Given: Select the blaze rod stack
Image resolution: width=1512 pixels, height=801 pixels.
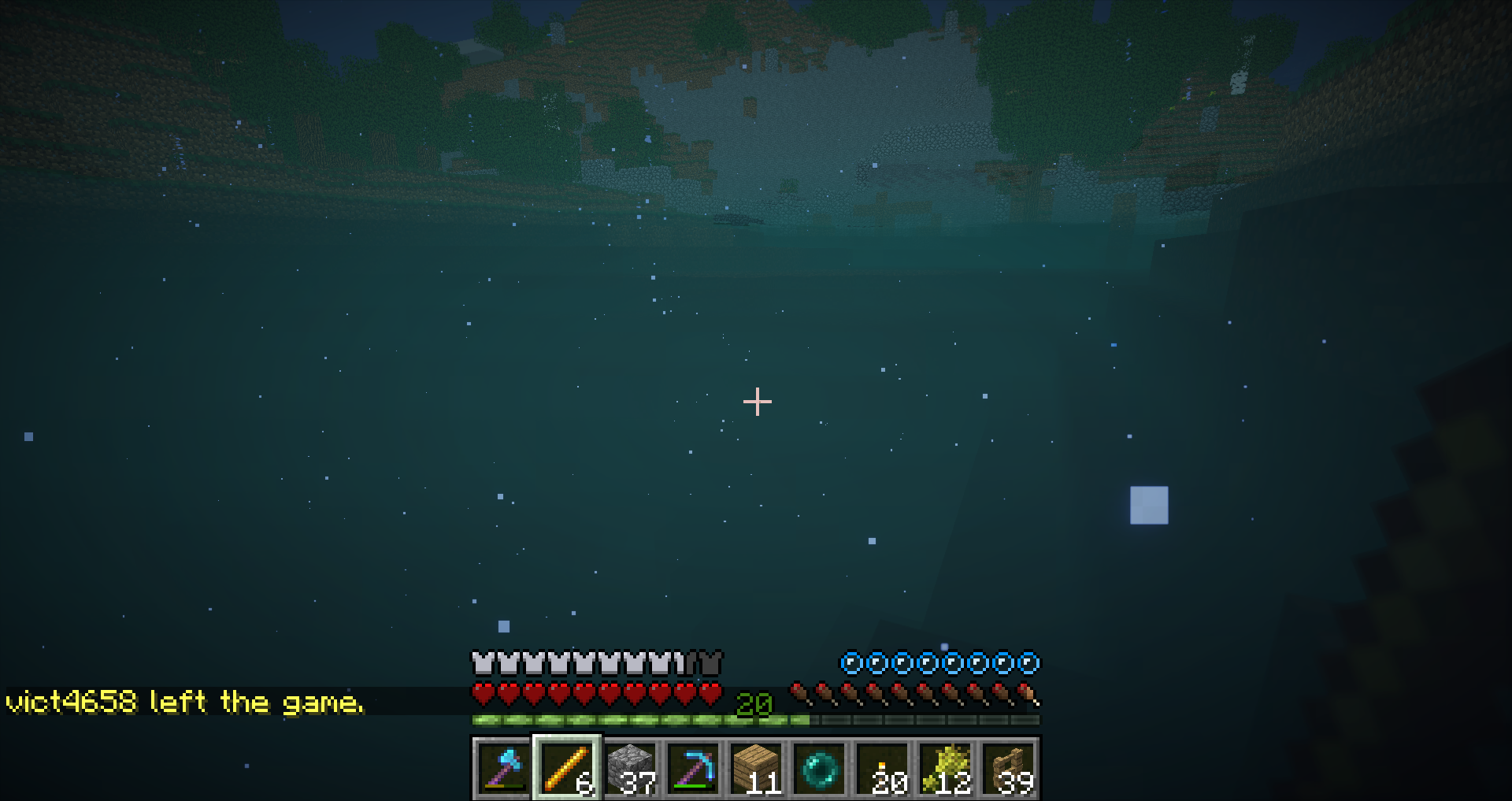Looking at the screenshot, I should pyautogui.click(x=567, y=768).
